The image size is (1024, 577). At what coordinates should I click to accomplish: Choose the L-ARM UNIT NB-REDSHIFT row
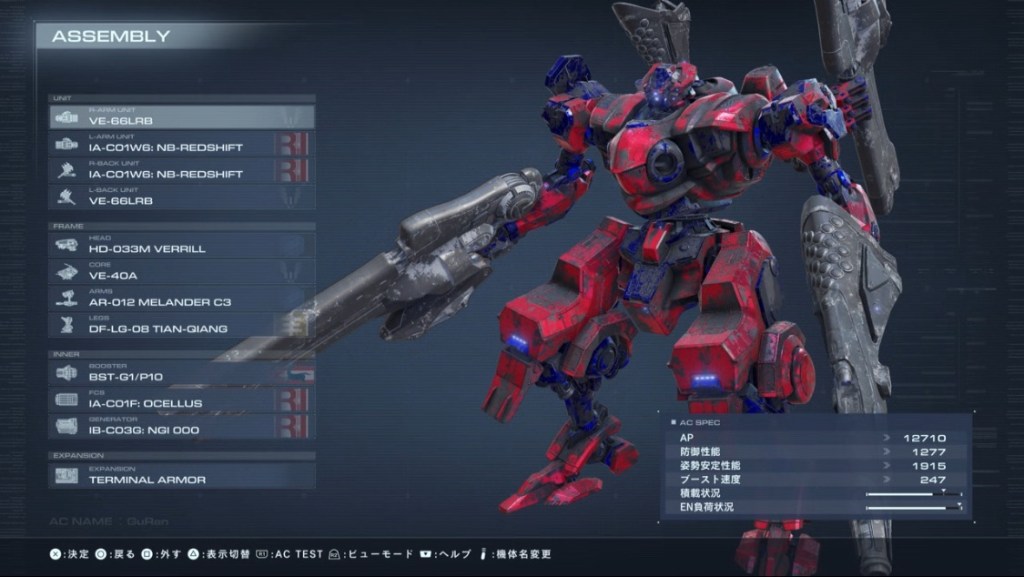(x=182, y=144)
